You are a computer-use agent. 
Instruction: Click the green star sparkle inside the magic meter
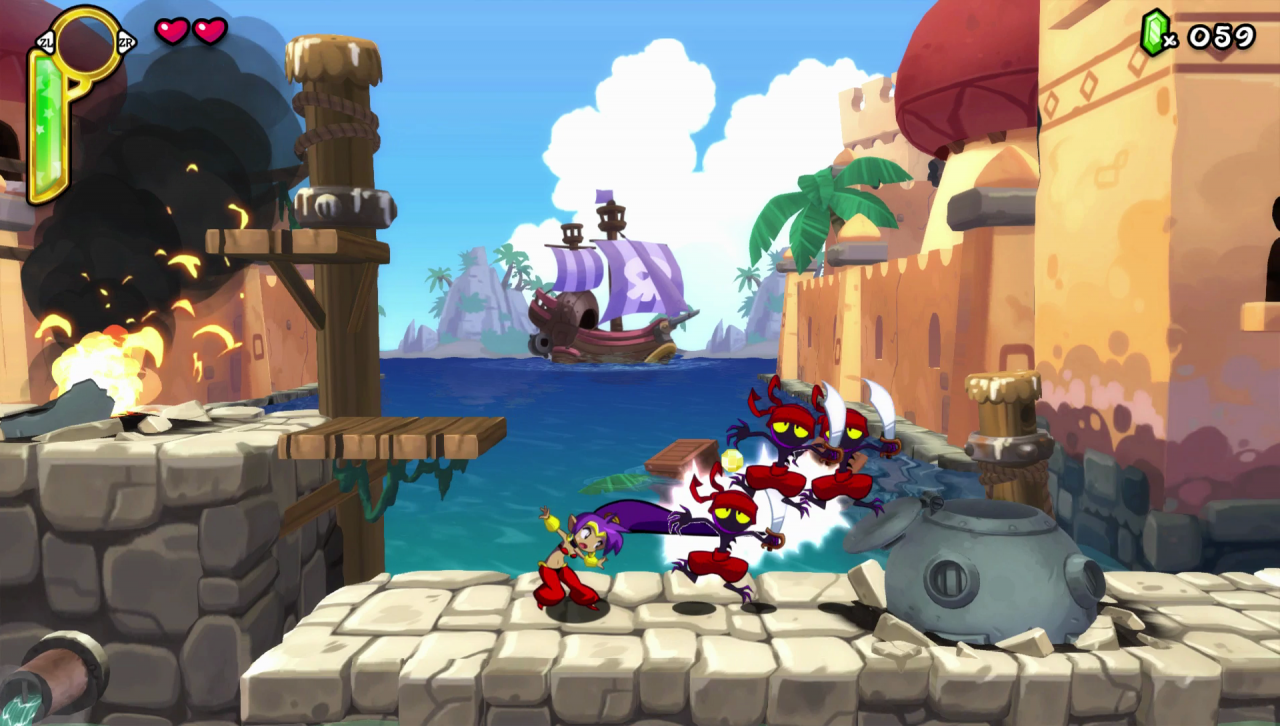coord(50,114)
